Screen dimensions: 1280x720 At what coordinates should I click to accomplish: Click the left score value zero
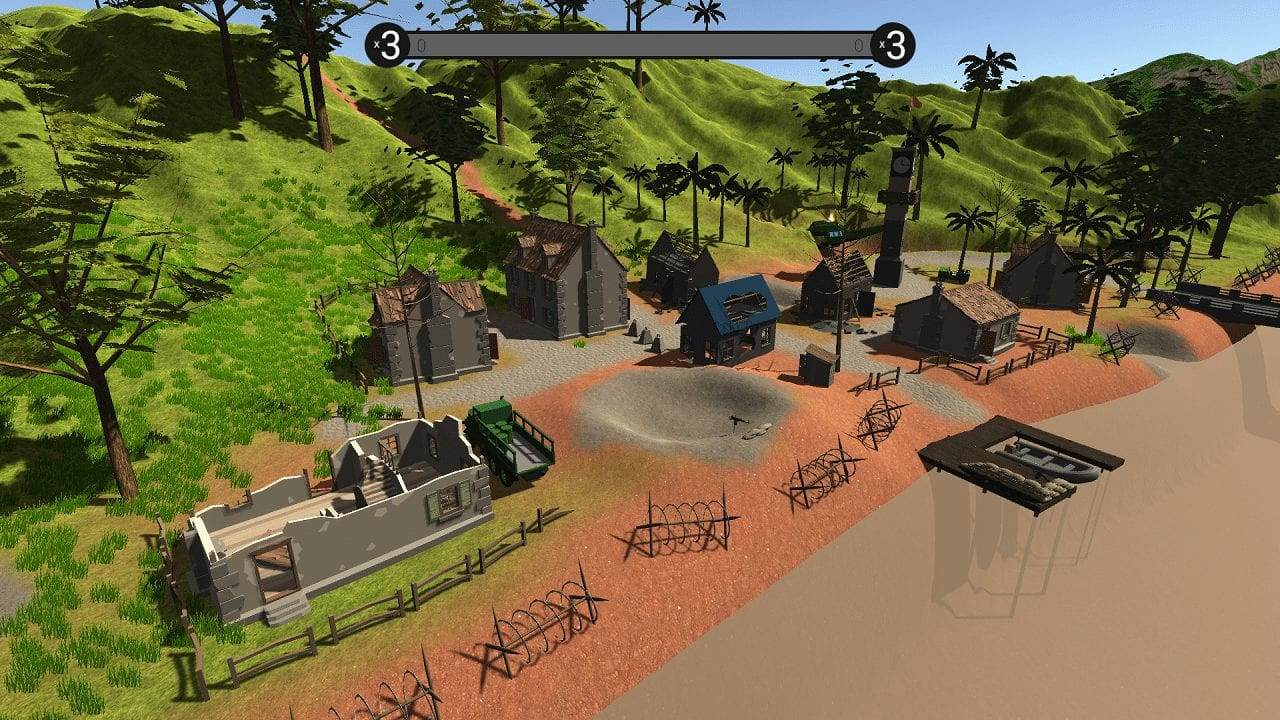click(421, 43)
